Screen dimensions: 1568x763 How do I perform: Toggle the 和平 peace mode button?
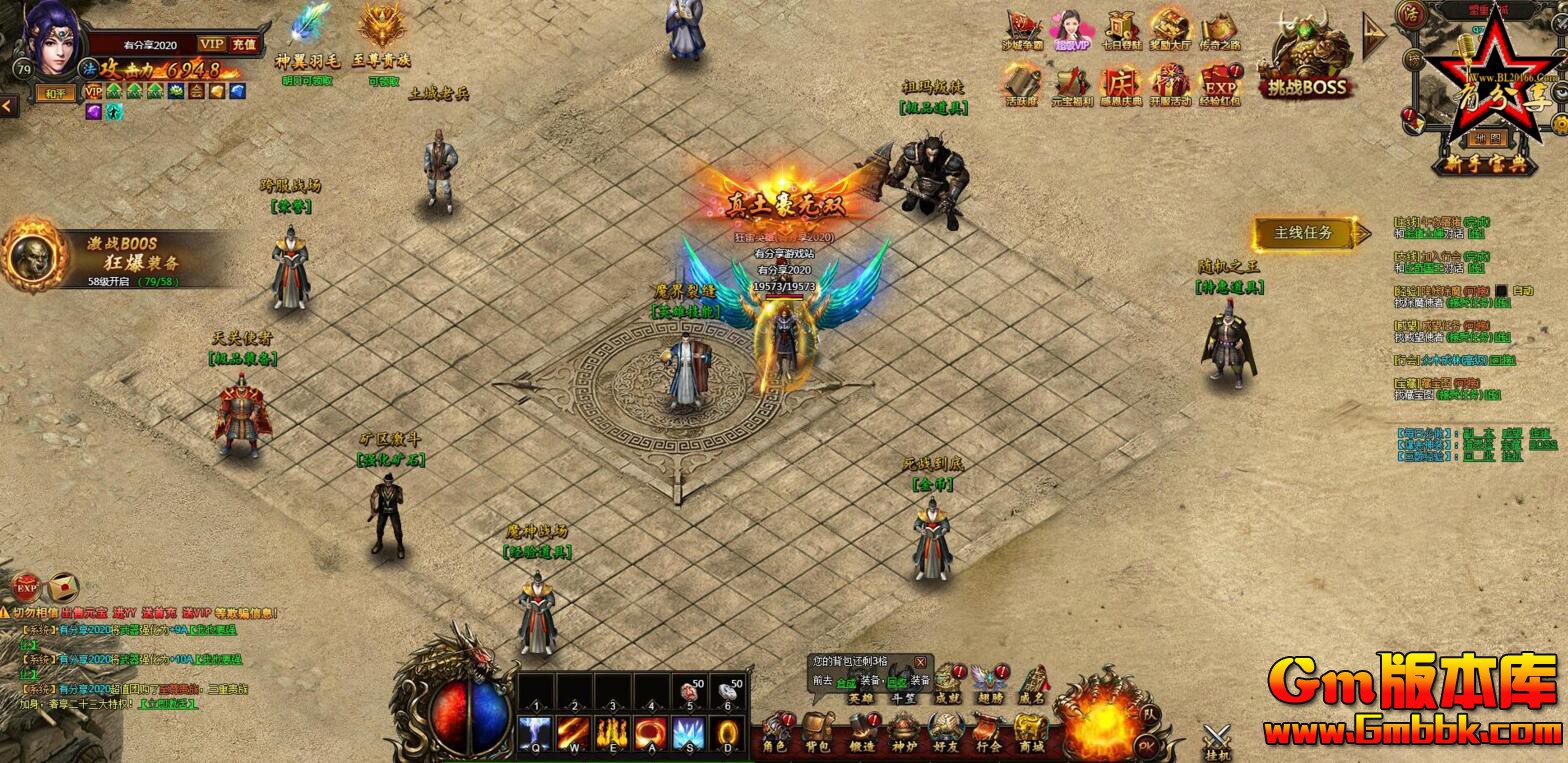coord(56,92)
